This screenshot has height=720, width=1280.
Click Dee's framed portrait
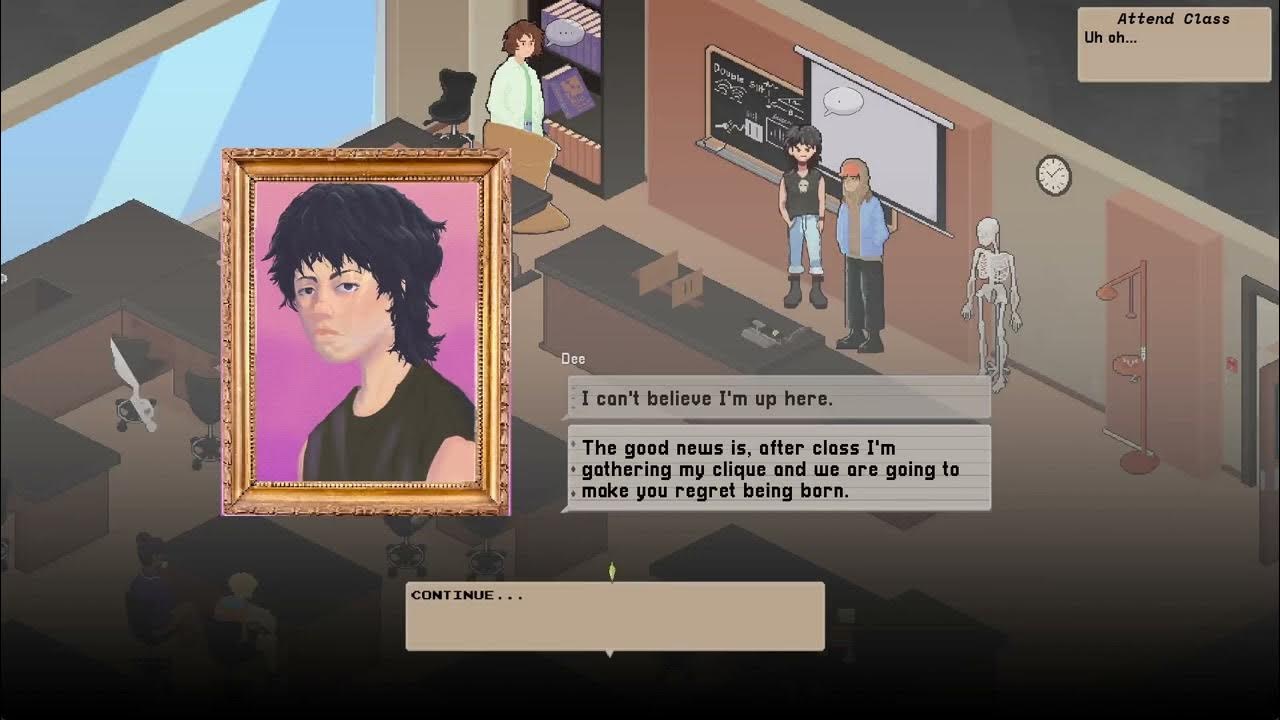[x=366, y=333]
